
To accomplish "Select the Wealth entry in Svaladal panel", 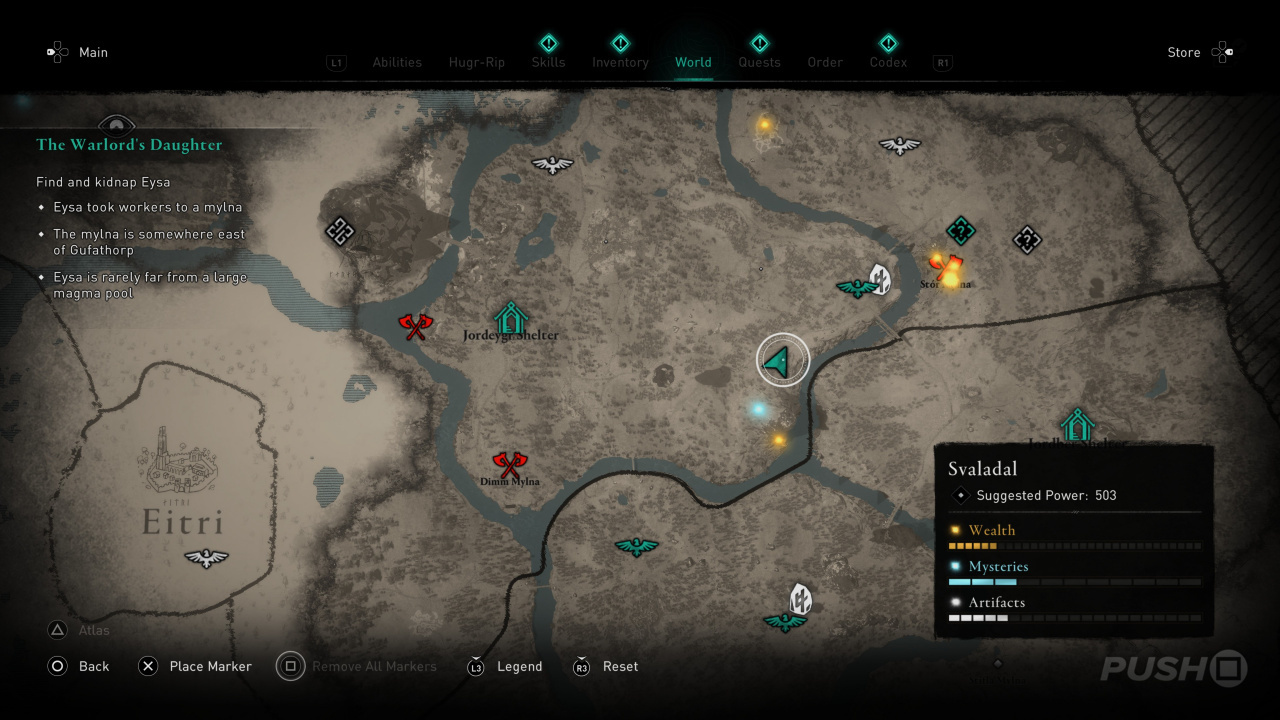I will coord(991,530).
